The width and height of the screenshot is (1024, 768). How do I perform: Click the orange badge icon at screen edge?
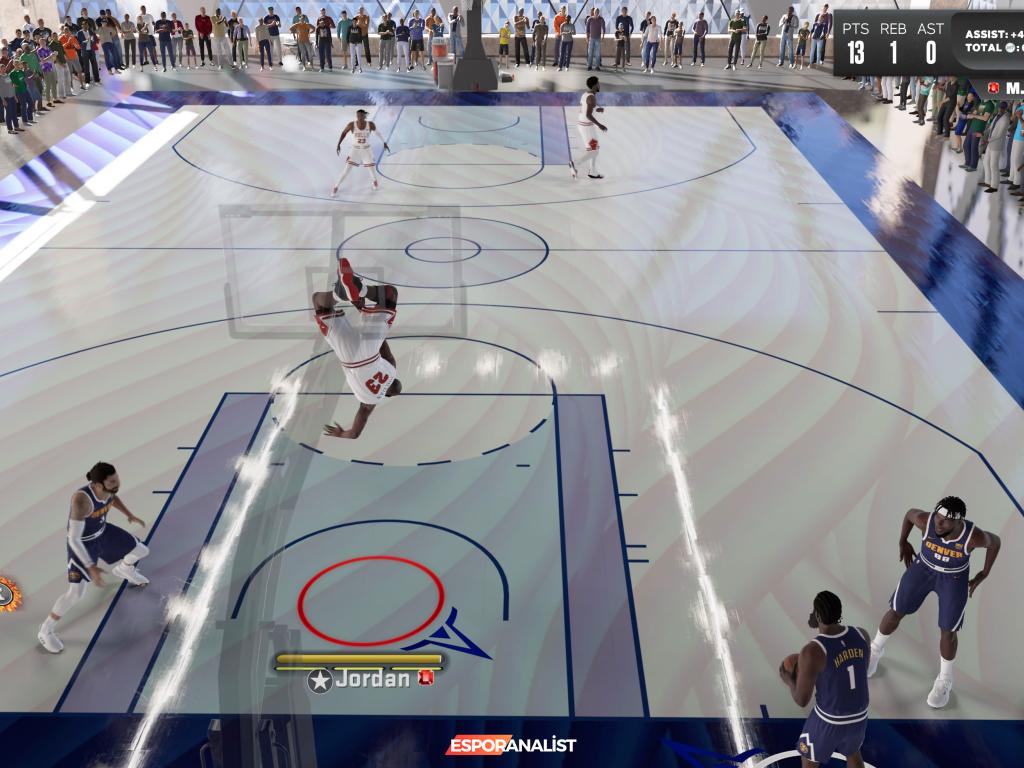point(8,594)
